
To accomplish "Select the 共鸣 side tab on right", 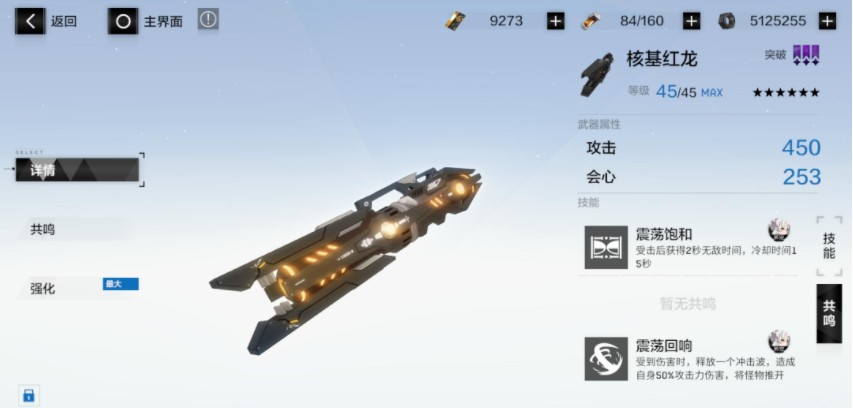I will [829, 313].
